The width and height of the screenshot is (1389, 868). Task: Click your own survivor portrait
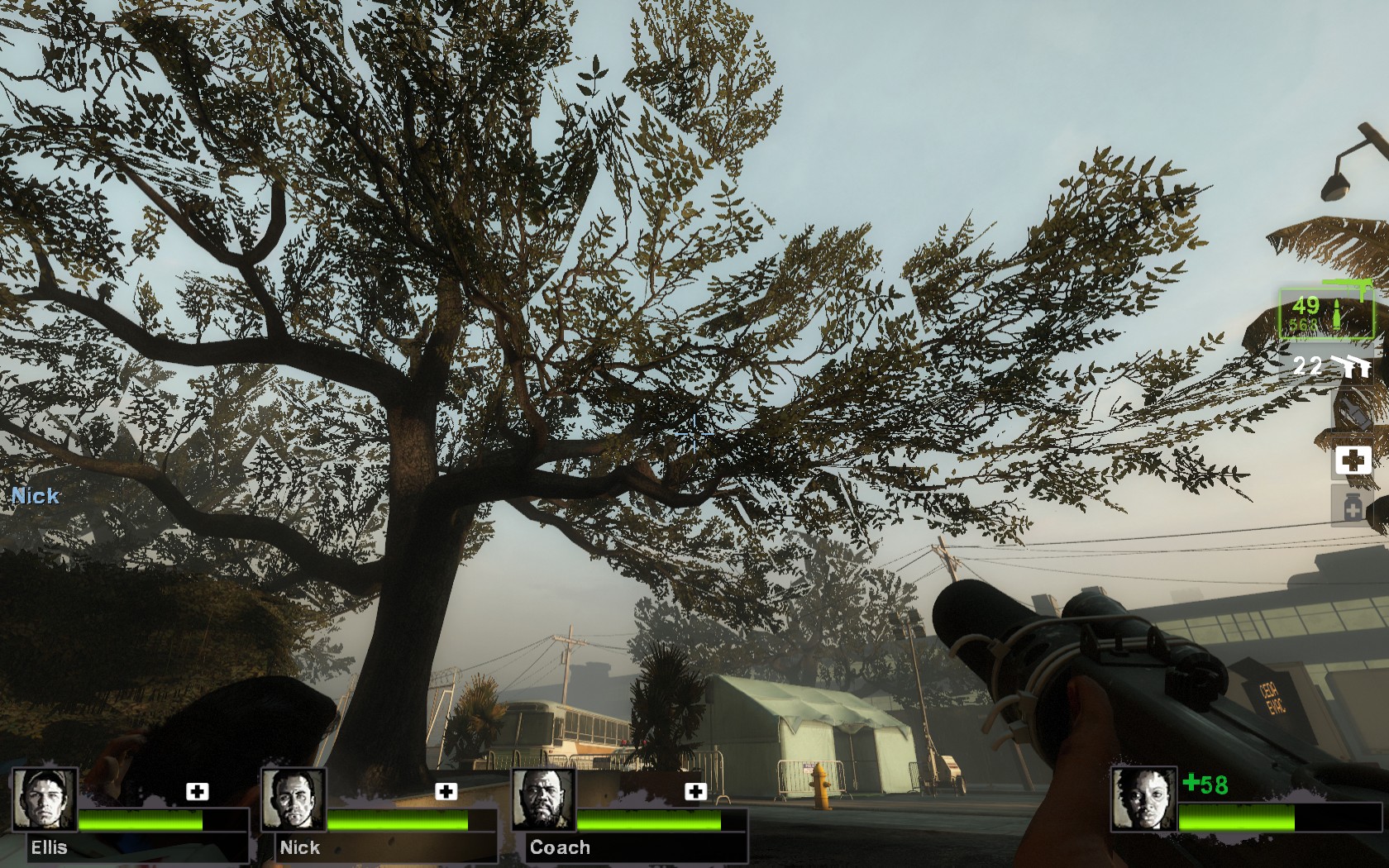tap(1143, 799)
